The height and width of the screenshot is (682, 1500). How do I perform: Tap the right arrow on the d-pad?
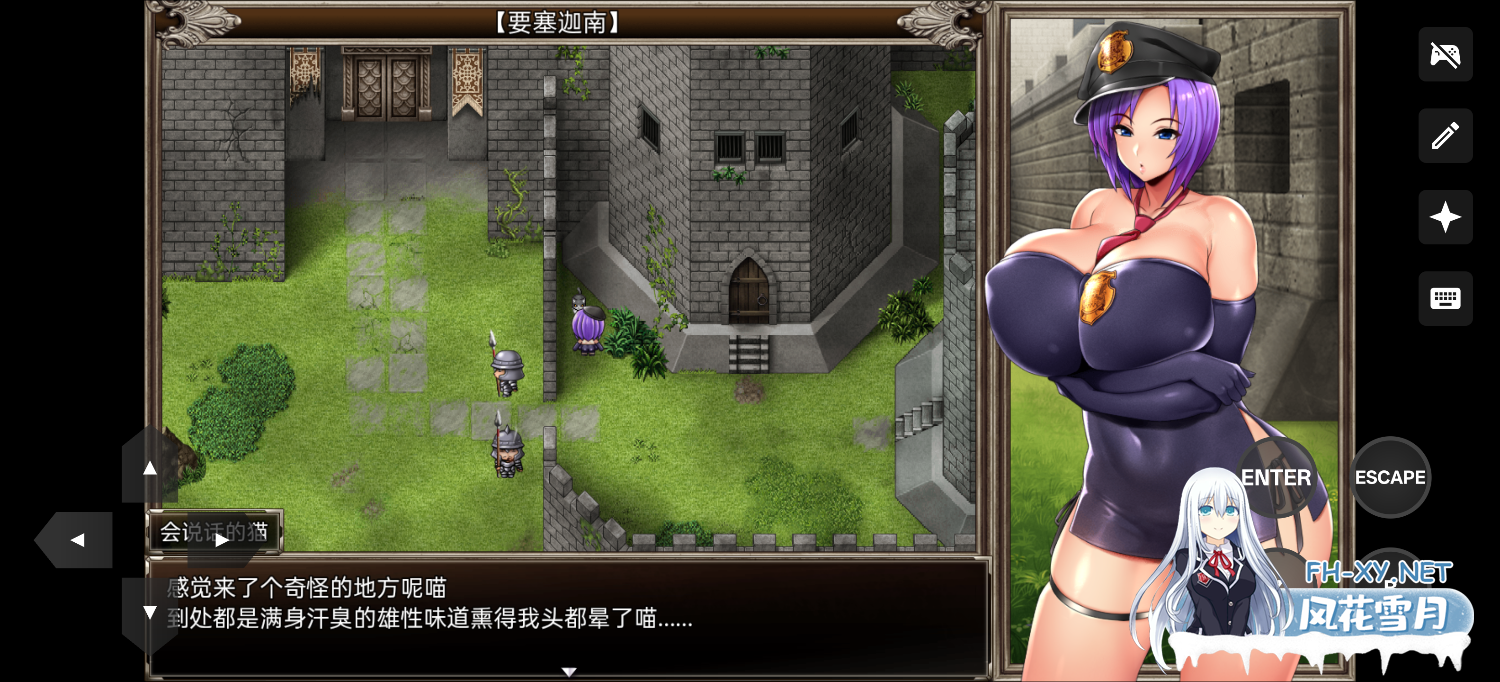[222, 540]
